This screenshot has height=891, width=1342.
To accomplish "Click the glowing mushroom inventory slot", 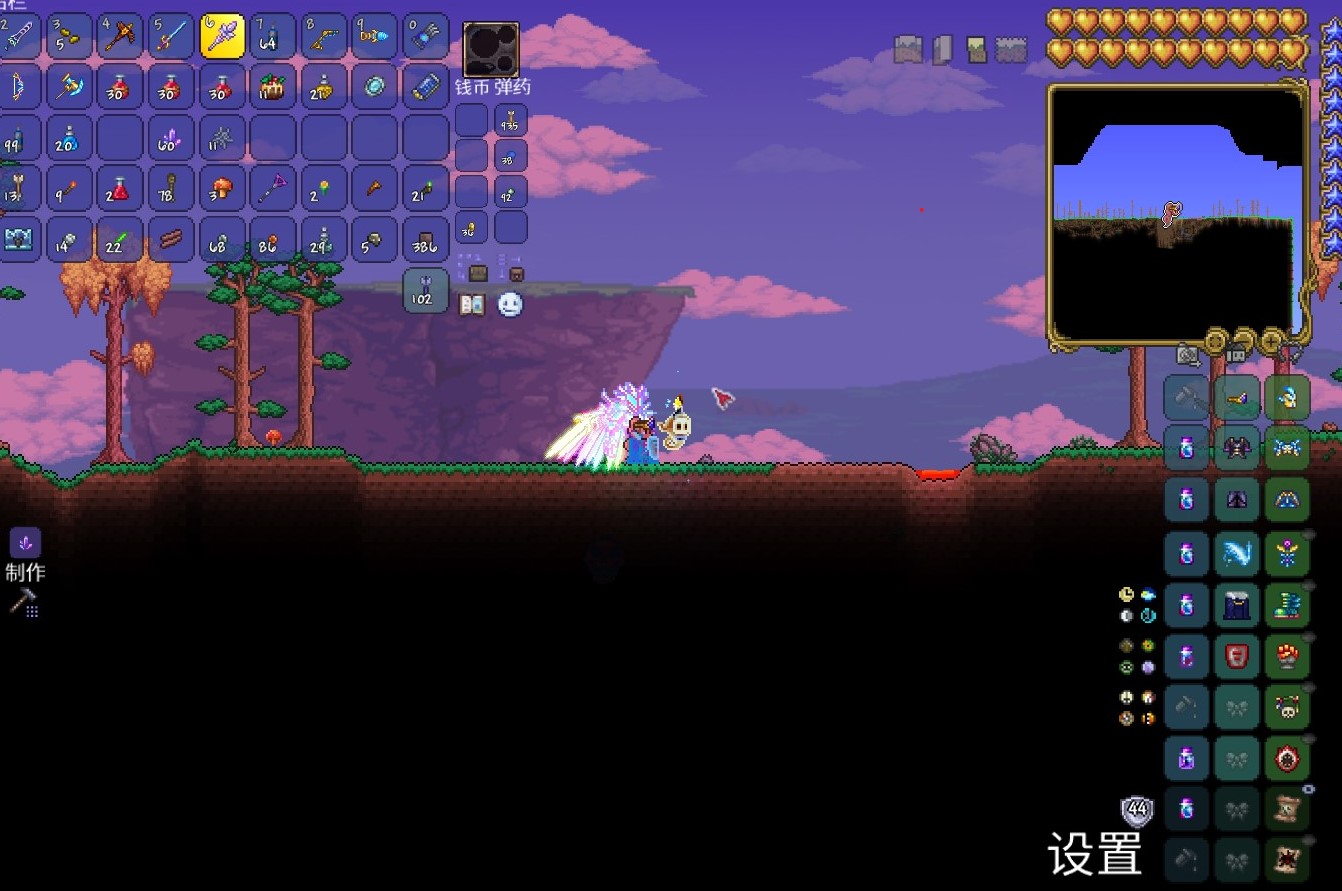I will (x=222, y=189).
